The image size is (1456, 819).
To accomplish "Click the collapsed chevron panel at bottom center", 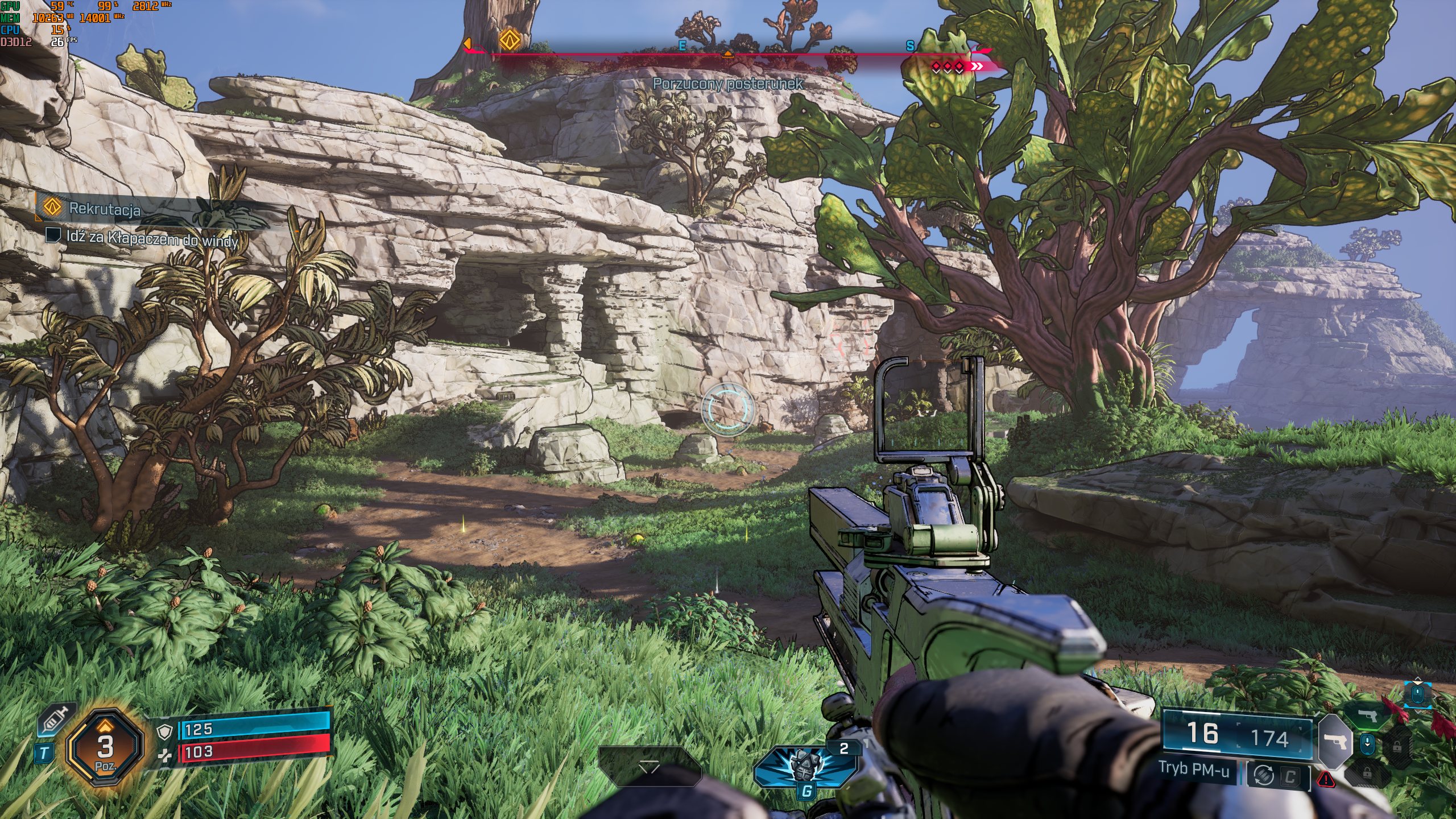I will [x=649, y=767].
